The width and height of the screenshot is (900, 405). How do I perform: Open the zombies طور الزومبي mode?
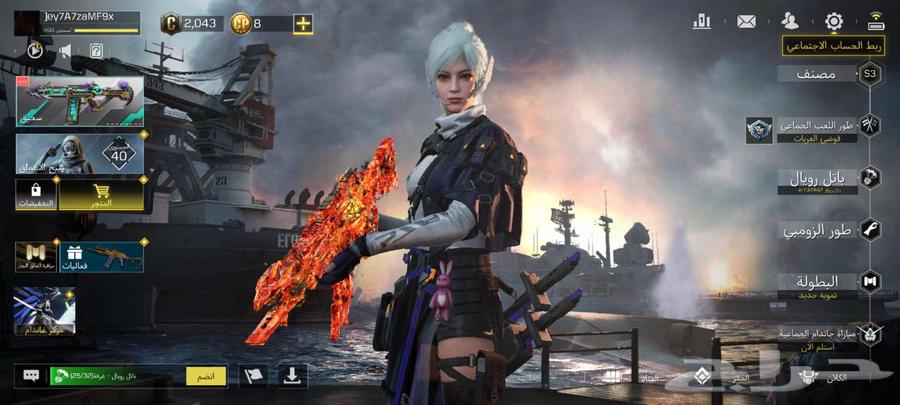818,230
